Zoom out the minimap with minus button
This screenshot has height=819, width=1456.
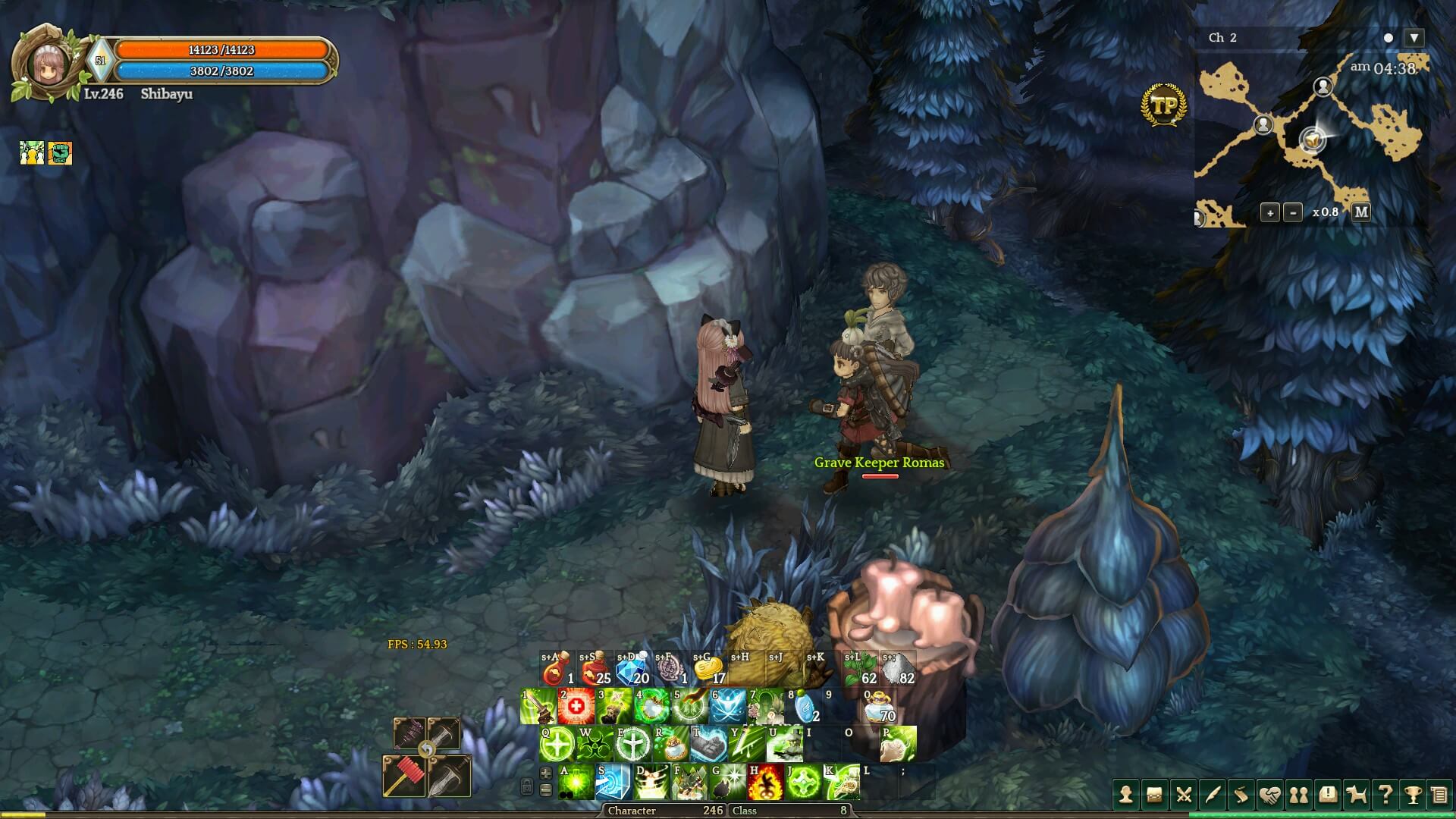point(1294,212)
